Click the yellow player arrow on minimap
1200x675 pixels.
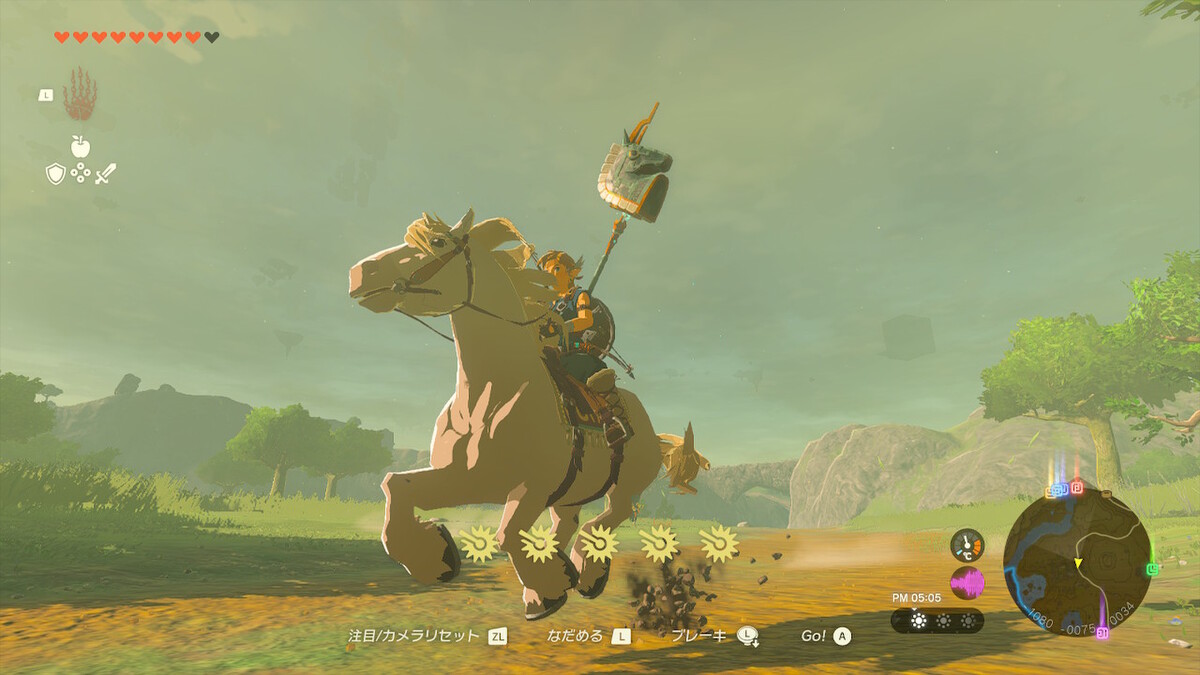[1078, 564]
